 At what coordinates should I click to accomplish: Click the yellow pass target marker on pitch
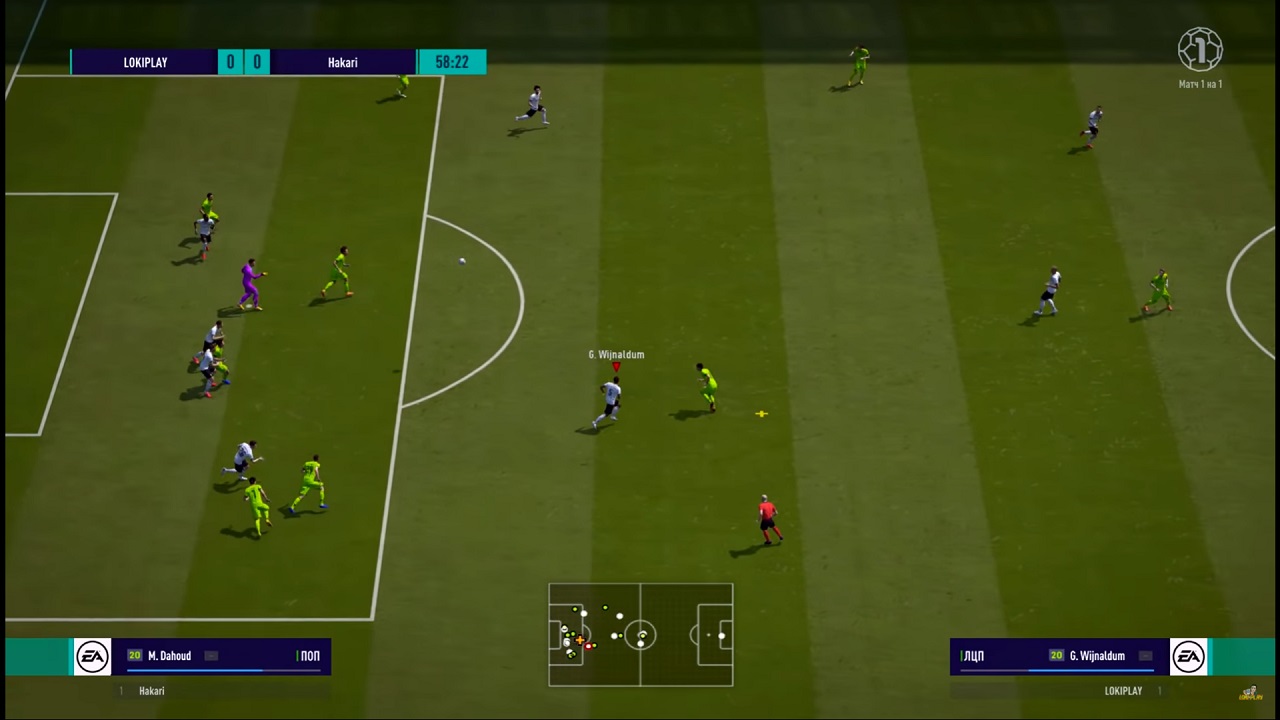[761, 413]
